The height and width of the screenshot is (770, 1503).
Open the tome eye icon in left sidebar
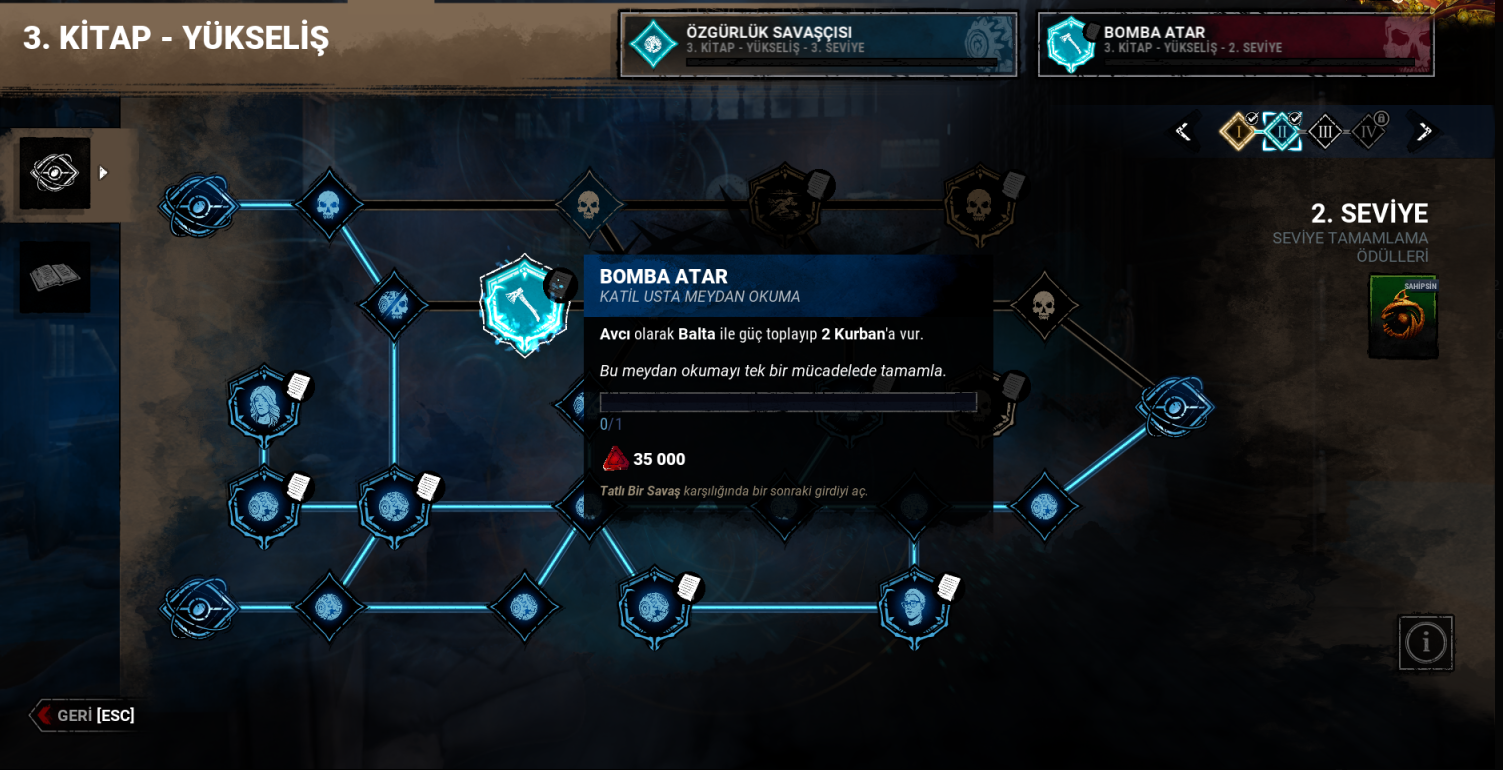(x=54, y=171)
